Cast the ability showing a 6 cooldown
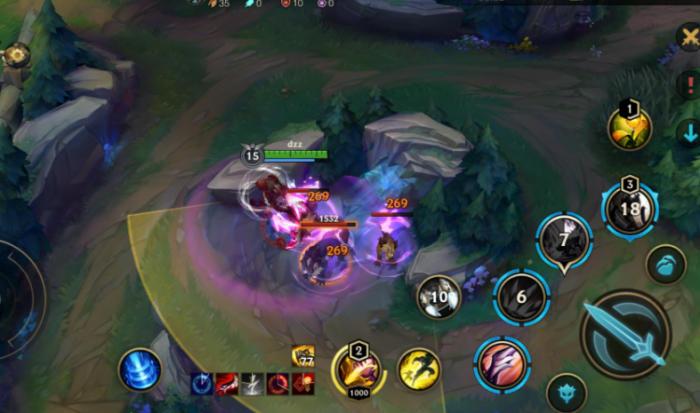This screenshot has width=700, height=413. tap(521, 297)
